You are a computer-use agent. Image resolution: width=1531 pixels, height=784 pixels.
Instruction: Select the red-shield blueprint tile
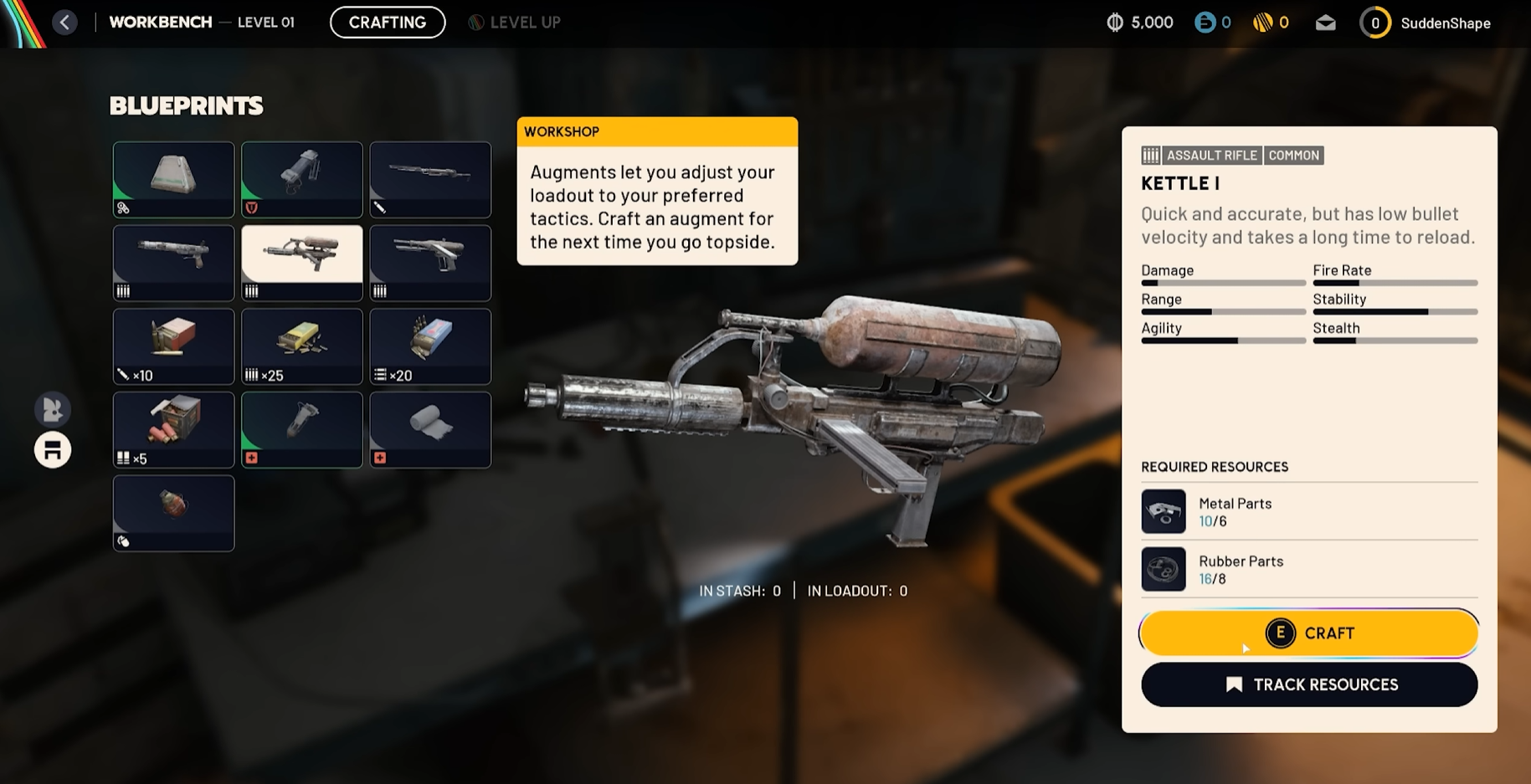(x=301, y=179)
